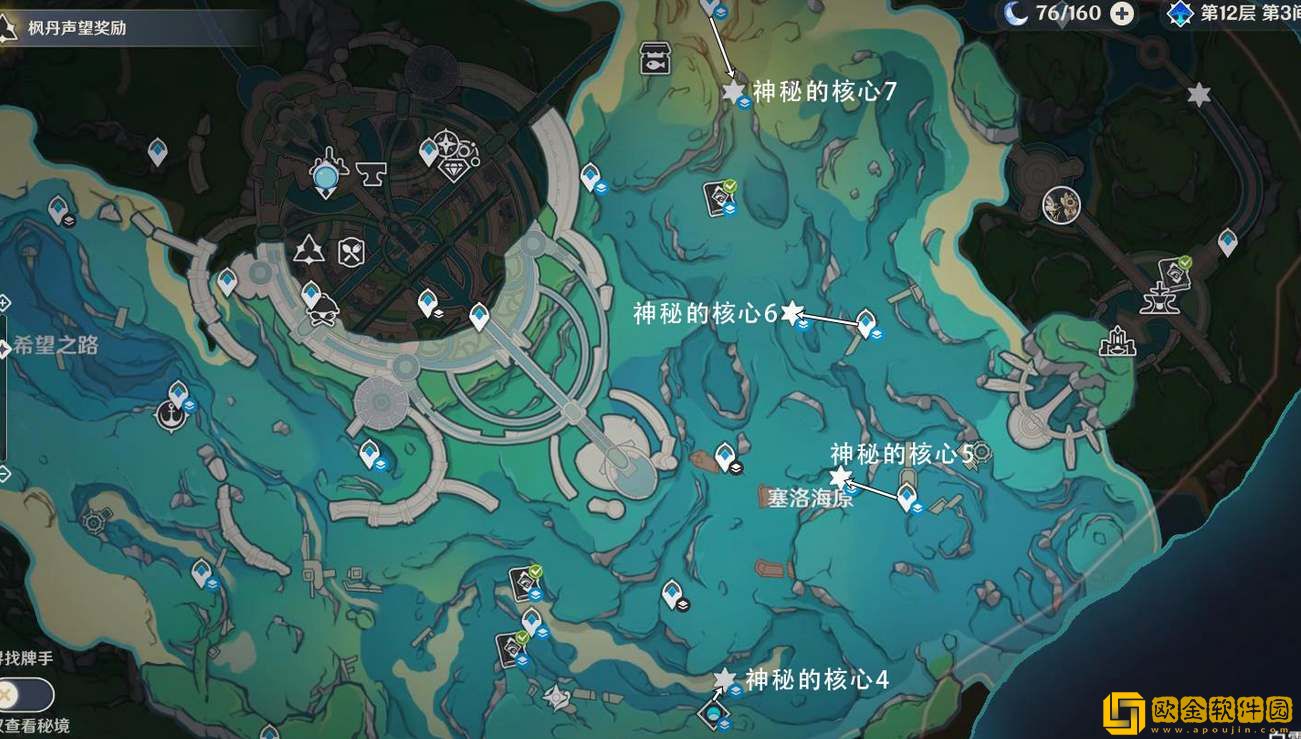Open the Spiral Abyss icon labeled 第12层
This screenshot has height=739, width=1301.
coord(1180,13)
